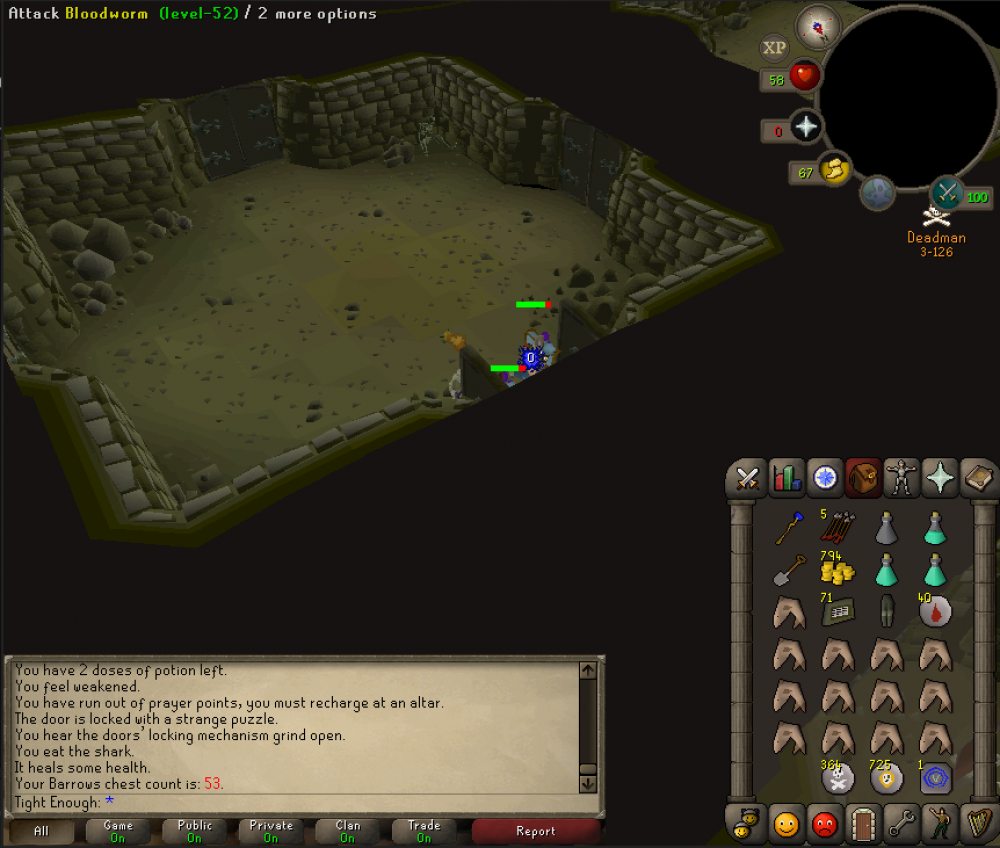
Task: Toggle run with the boot orb
Action: (832, 171)
